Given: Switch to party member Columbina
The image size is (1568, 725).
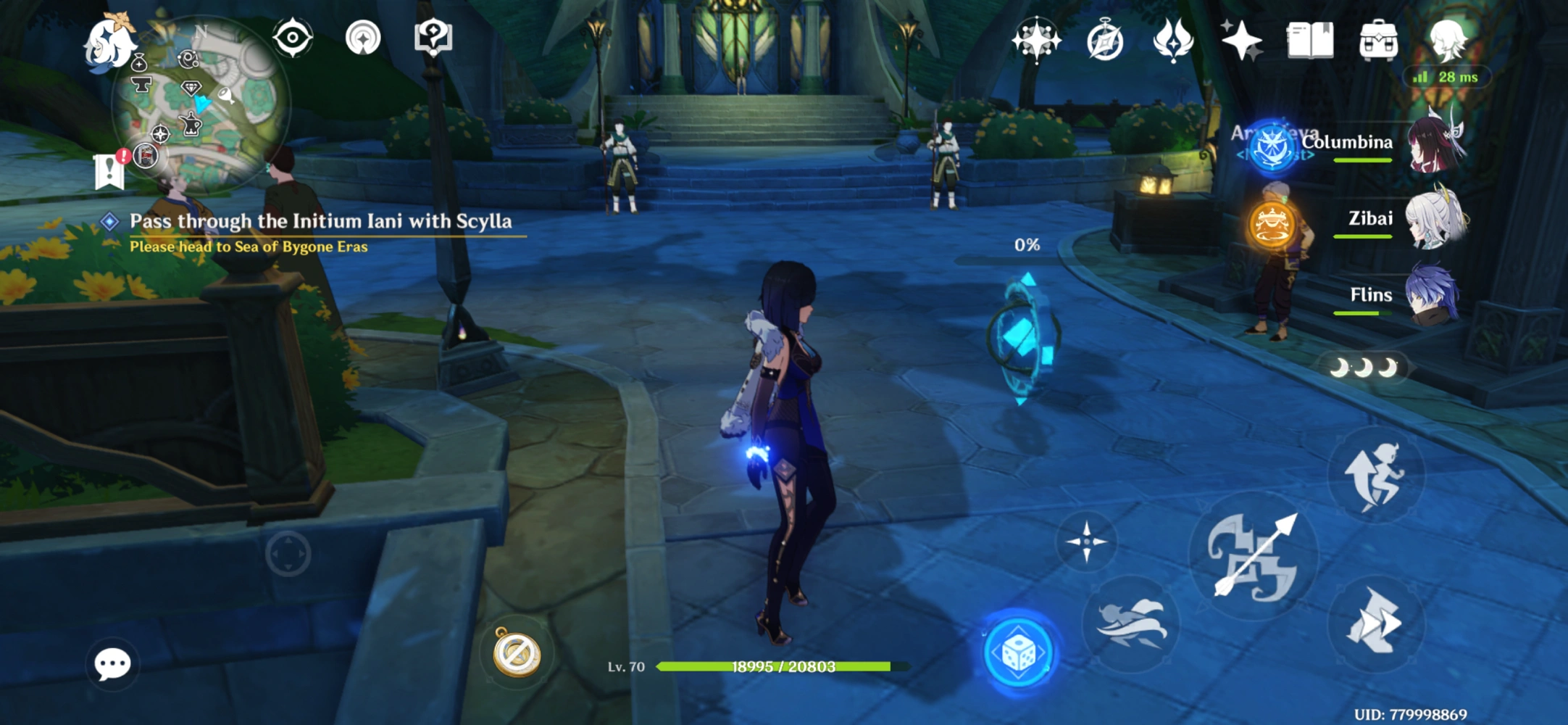Looking at the screenshot, I should 1435,143.
